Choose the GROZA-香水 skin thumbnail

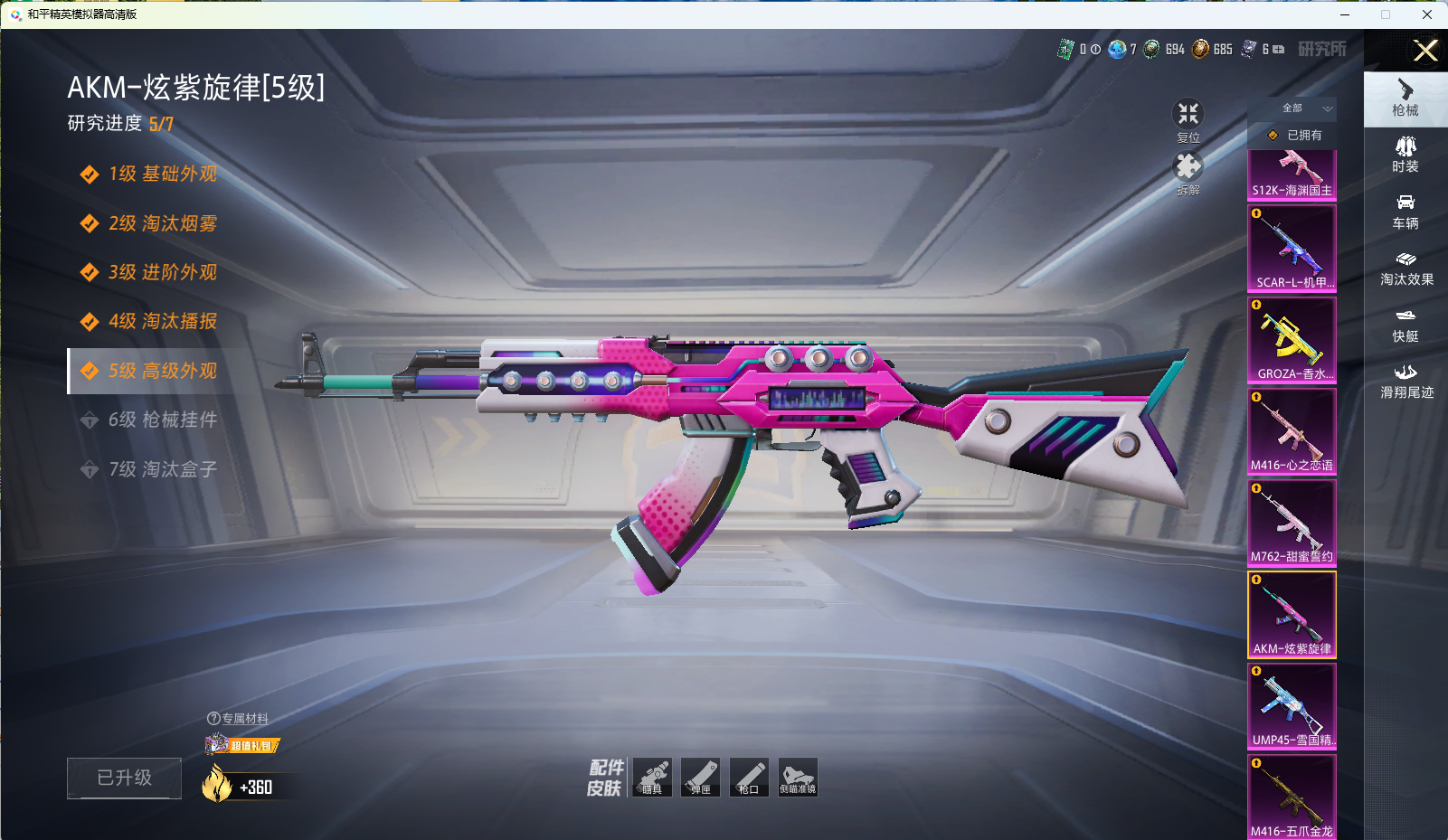point(1292,339)
